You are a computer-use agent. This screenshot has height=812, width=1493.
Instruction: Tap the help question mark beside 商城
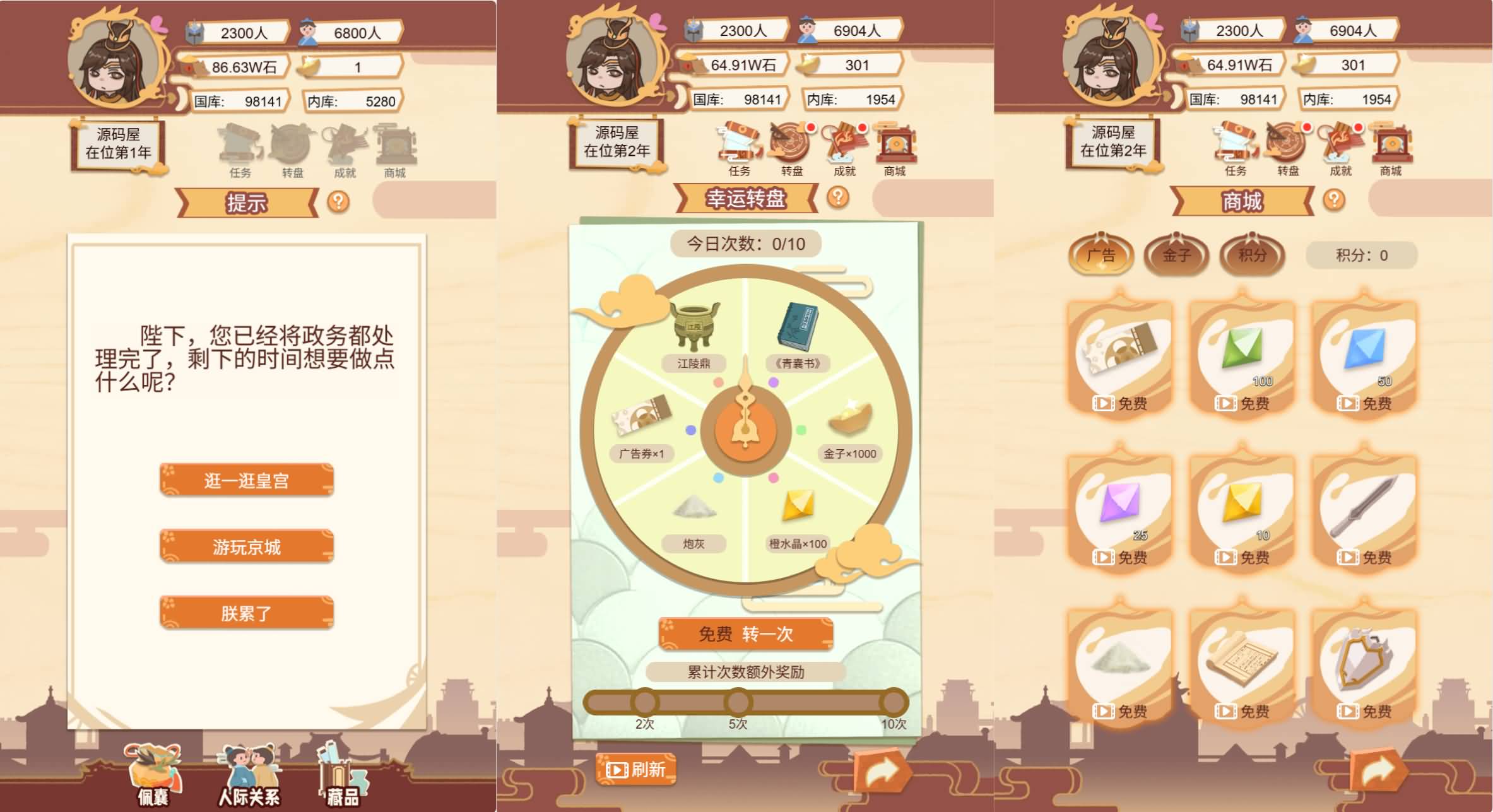pos(1333,201)
